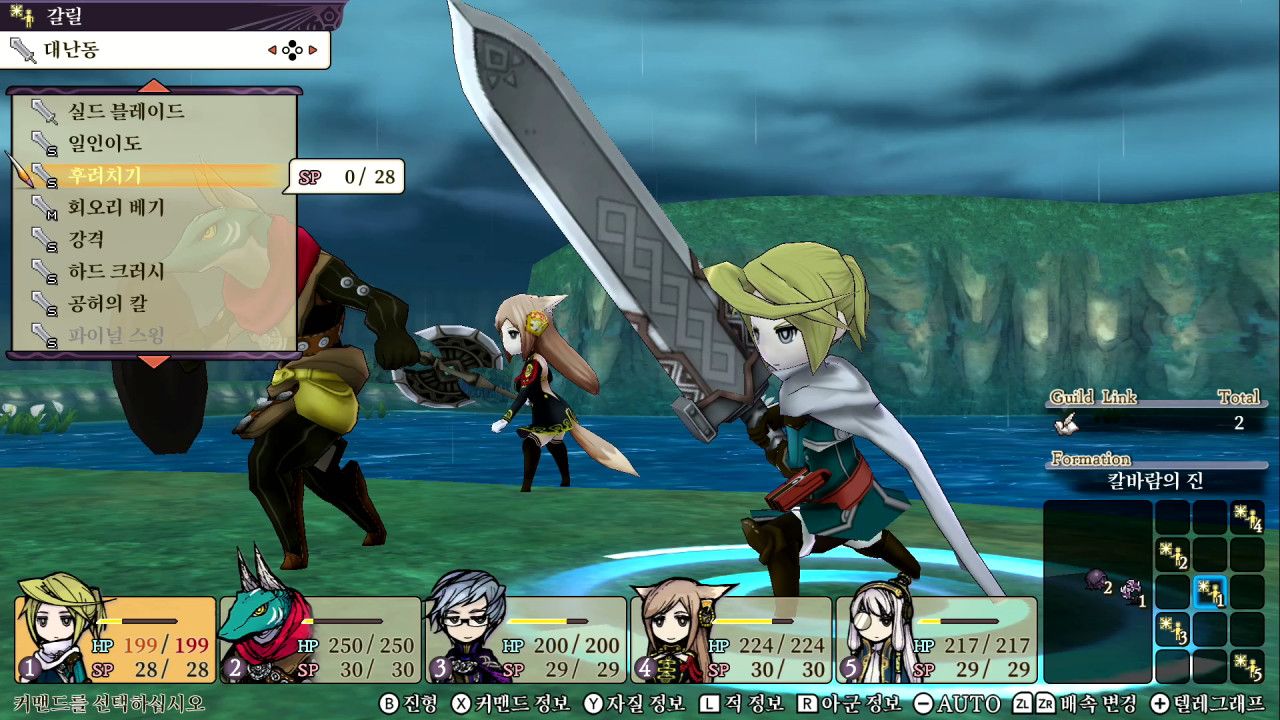The height and width of the screenshot is (720, 1280).
Task: Choose the glasses-wearing party member panel
Action: (x=526, y=640)
